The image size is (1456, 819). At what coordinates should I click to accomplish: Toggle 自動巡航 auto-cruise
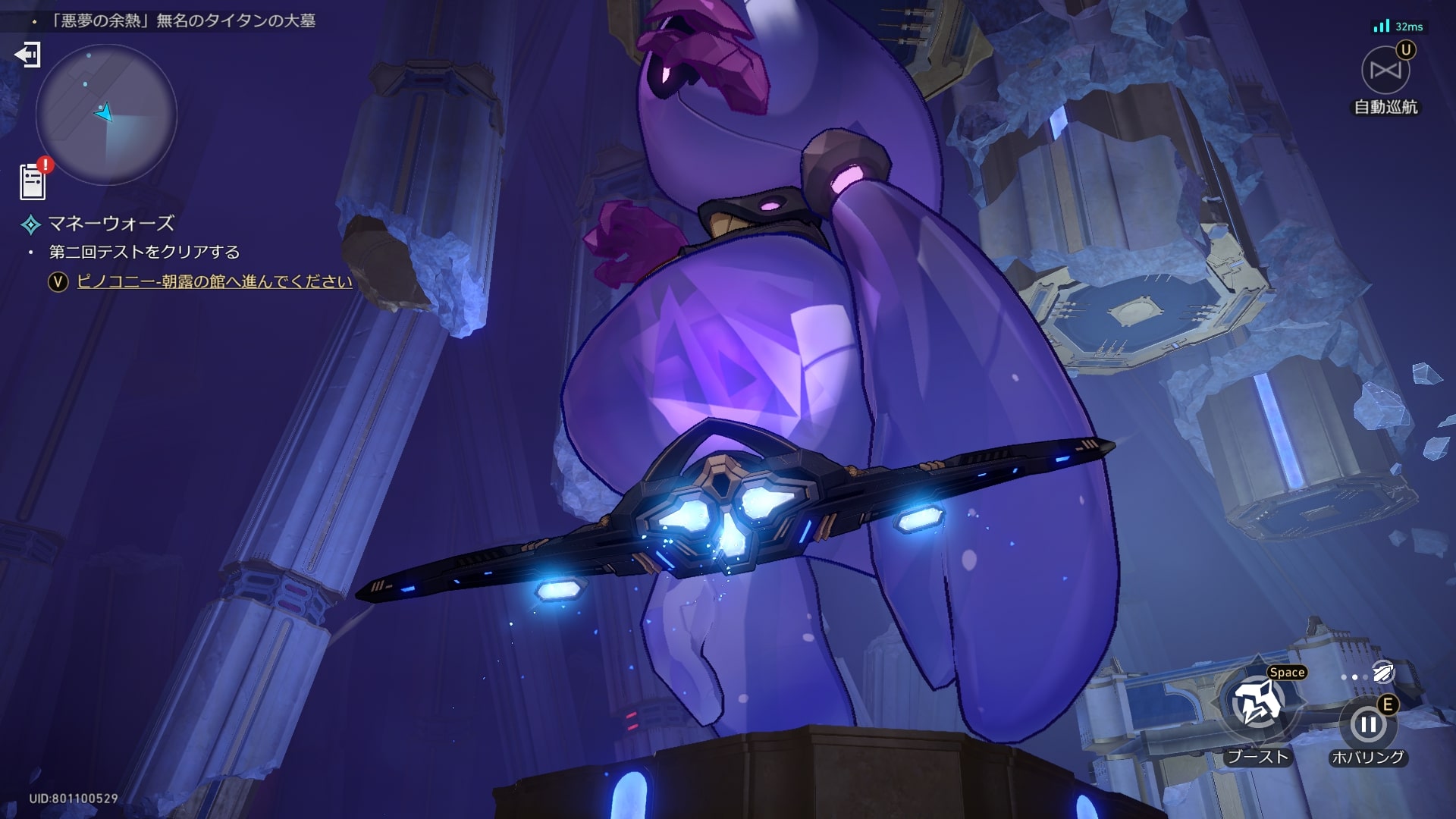tap(1385, 71)
